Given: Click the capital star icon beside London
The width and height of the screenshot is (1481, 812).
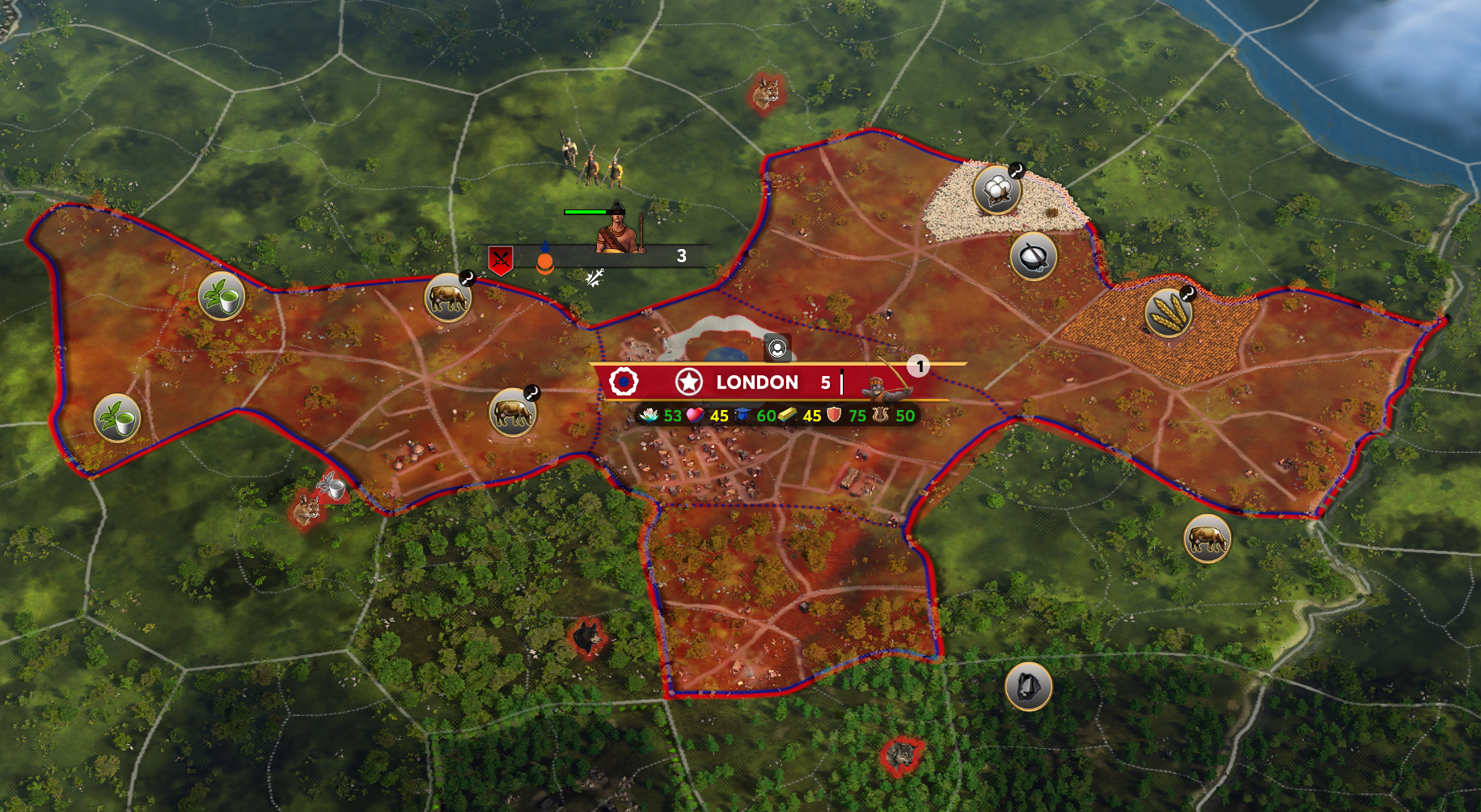Looking at the screenshot, I should (688, 382).
